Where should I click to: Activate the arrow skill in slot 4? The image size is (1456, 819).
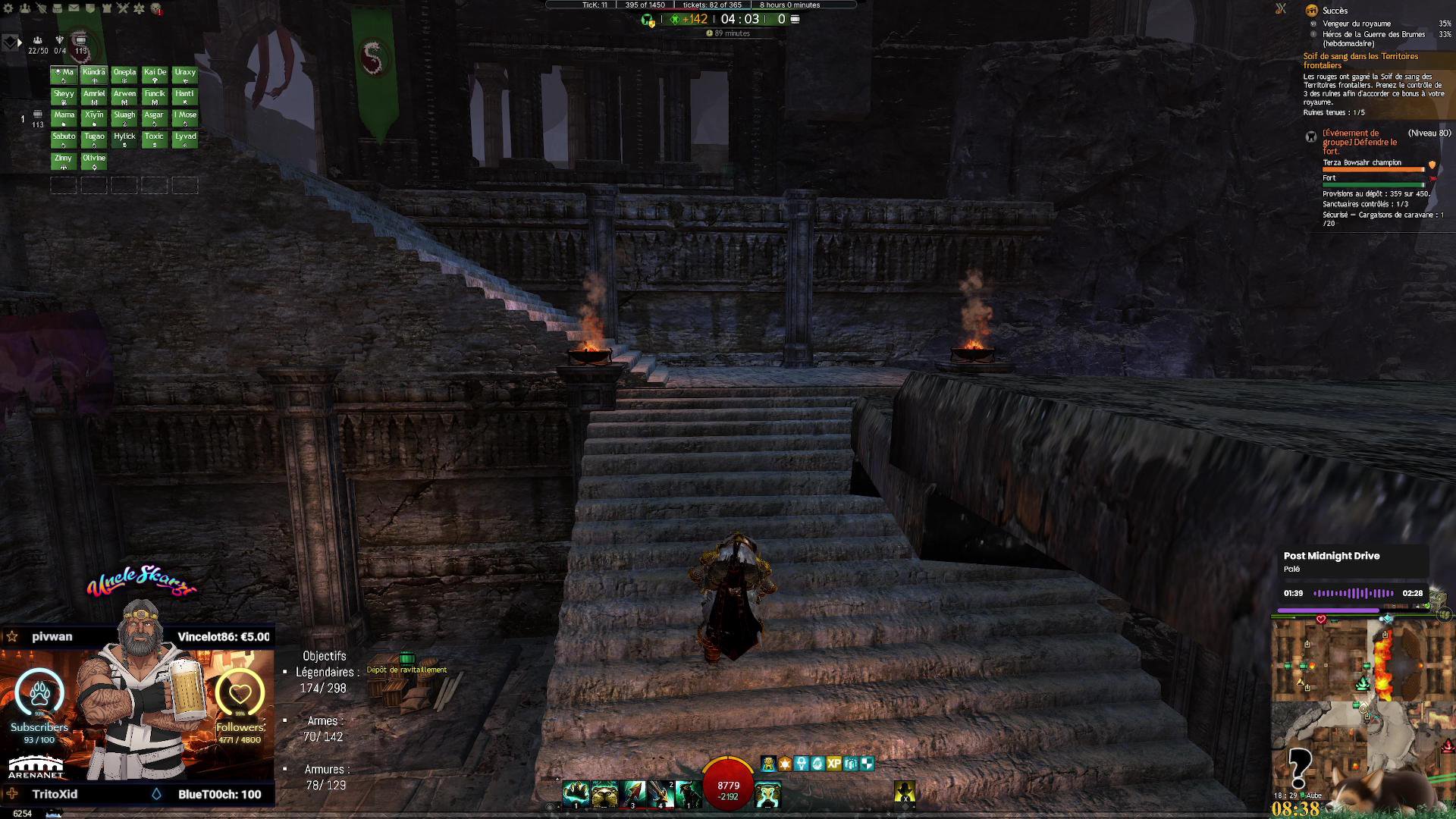[x=661, y=793]
